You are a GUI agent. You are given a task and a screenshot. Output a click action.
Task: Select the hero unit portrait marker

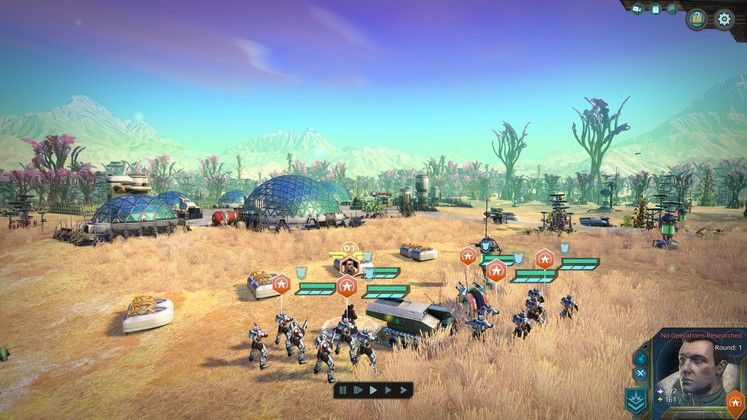click(x=349, y=265)
